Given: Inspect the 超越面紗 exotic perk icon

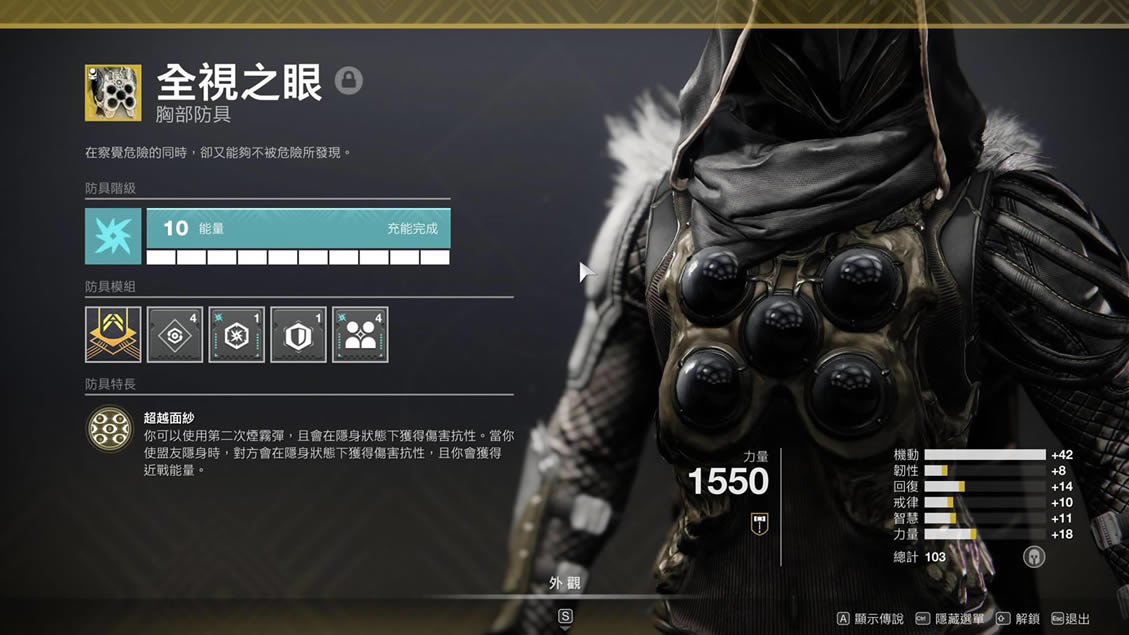Looking at the screenshot, I should coord(109,428).
